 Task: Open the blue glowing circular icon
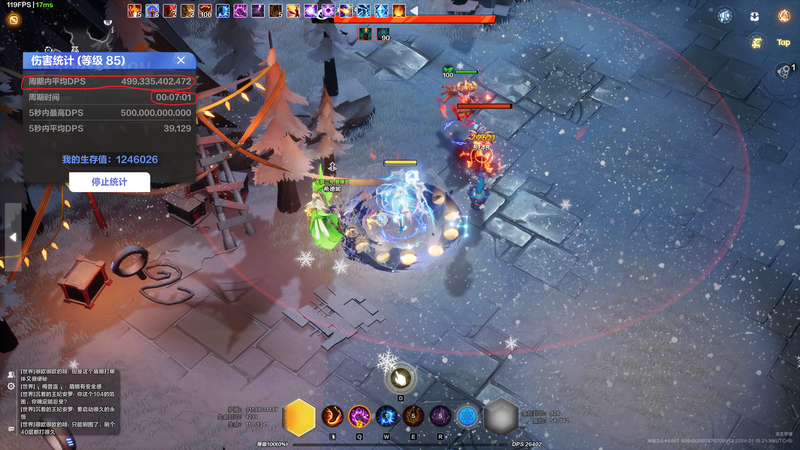724,16
